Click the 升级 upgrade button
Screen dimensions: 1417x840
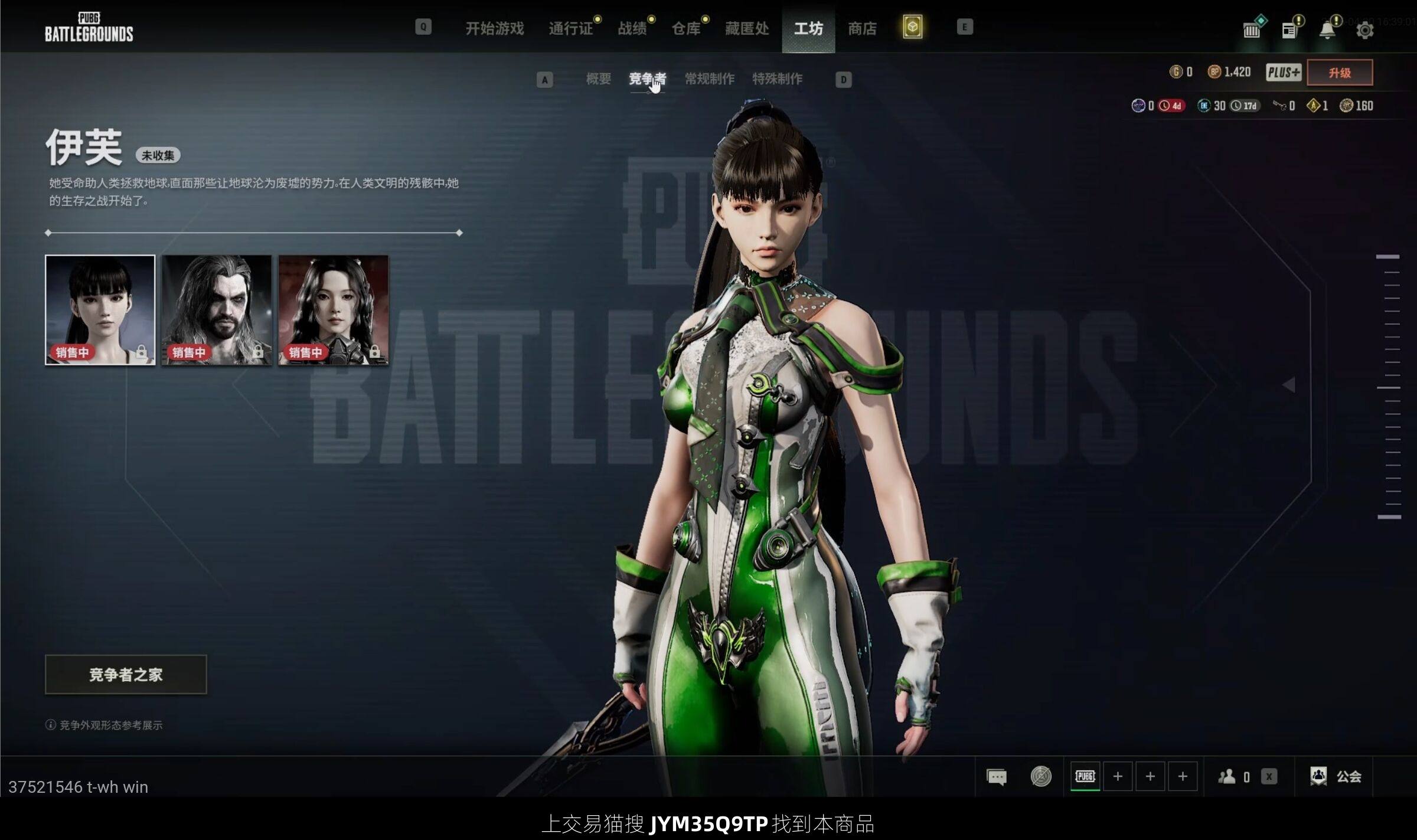(1340, 73)
